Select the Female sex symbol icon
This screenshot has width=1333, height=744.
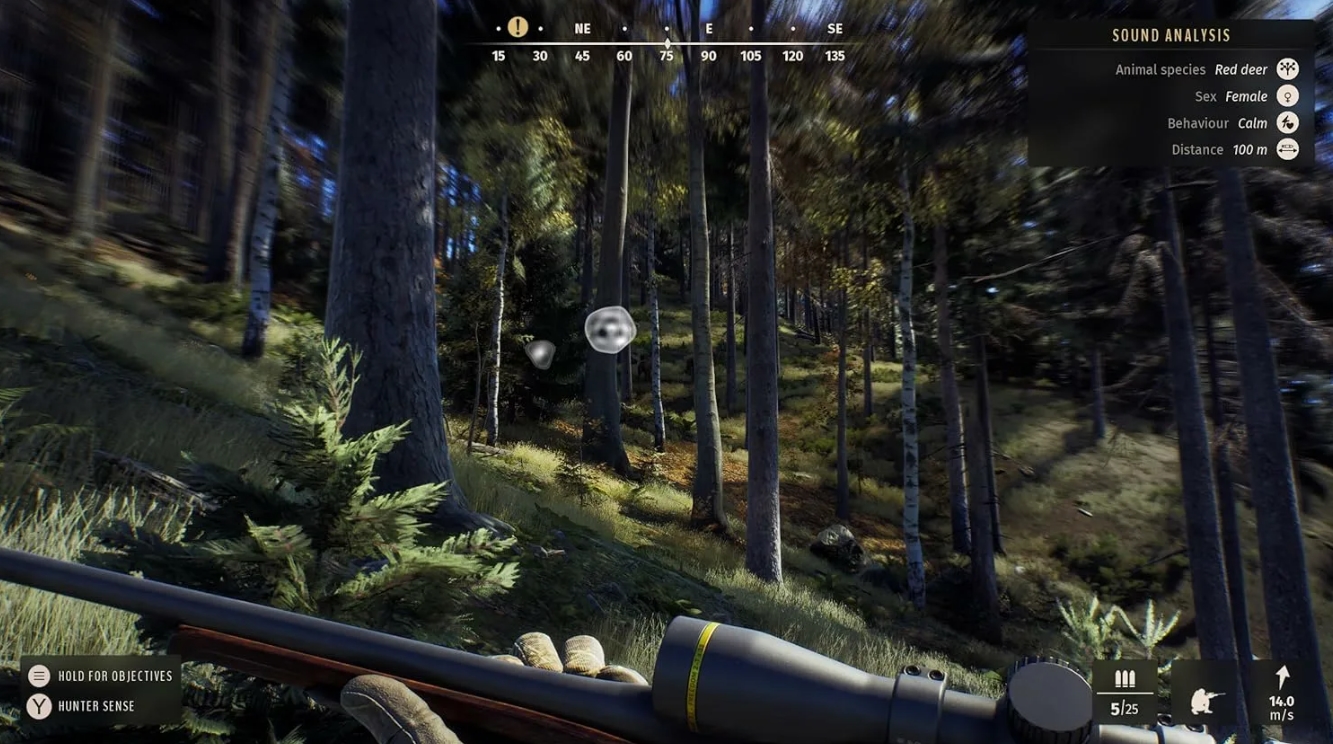1286,95
